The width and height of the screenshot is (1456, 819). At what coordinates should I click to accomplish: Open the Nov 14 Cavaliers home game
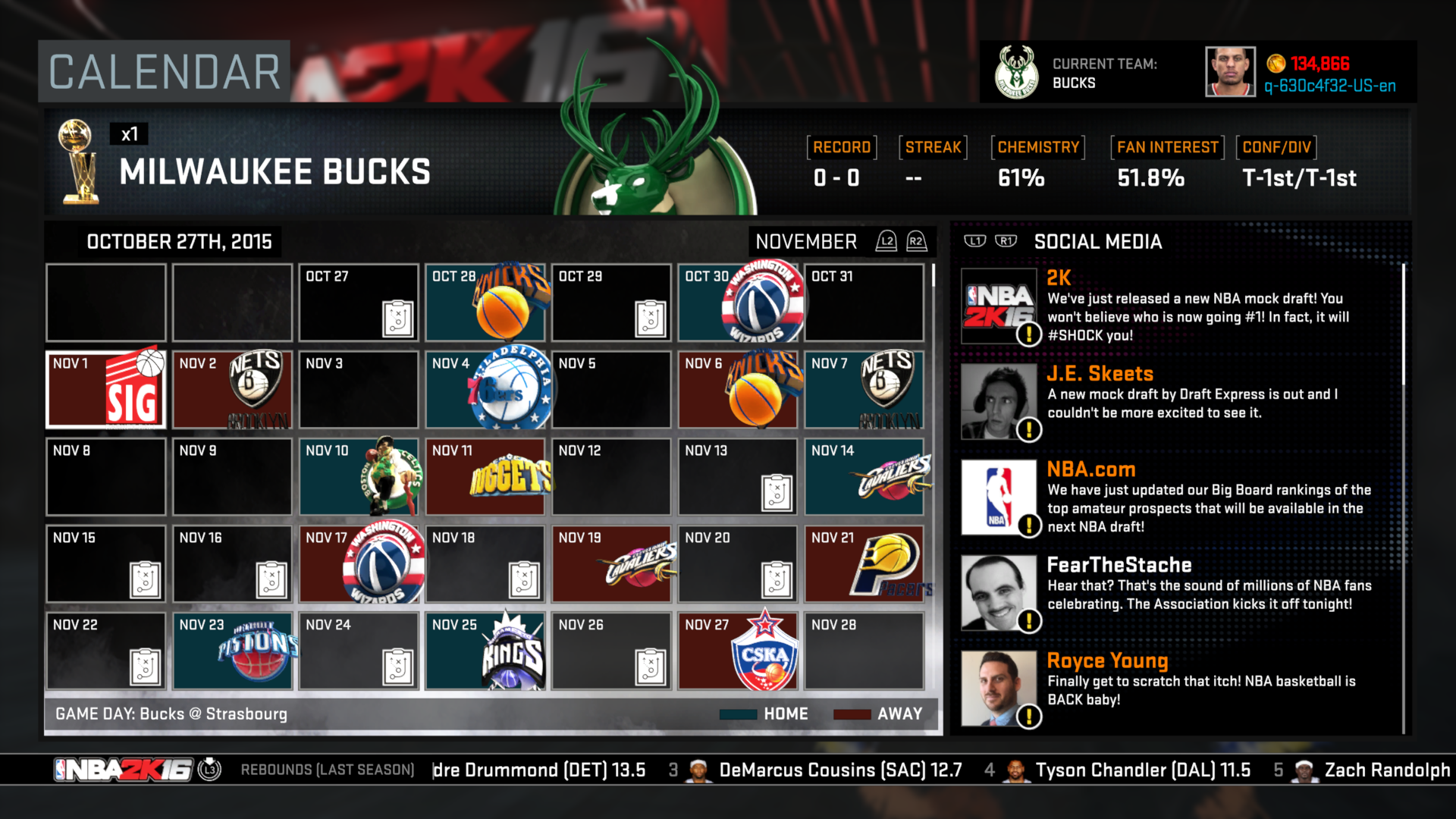coord(864,477)
